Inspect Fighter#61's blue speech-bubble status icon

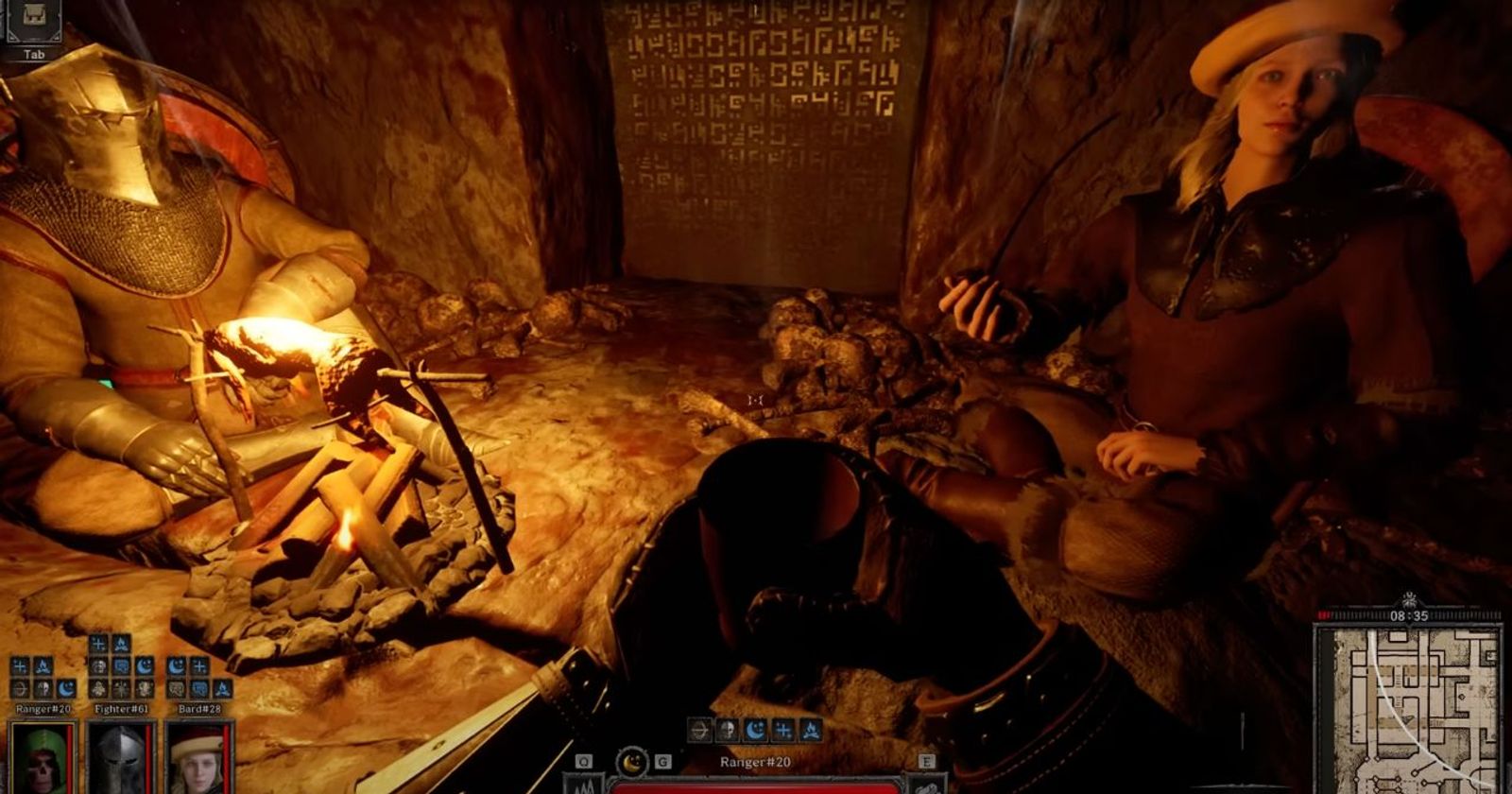(x=122, y=666)
